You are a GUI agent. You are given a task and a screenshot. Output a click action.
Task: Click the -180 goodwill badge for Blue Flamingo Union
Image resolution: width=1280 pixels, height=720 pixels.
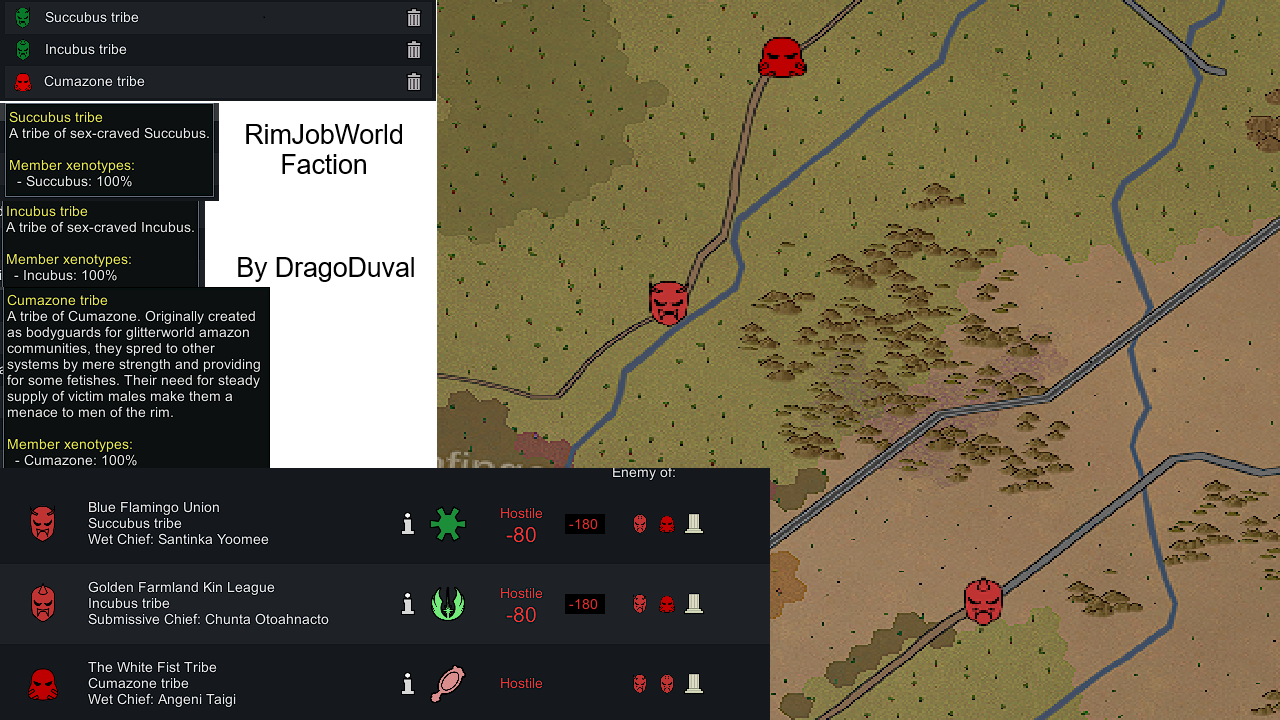pyautogui.click(x=584, y=523)
